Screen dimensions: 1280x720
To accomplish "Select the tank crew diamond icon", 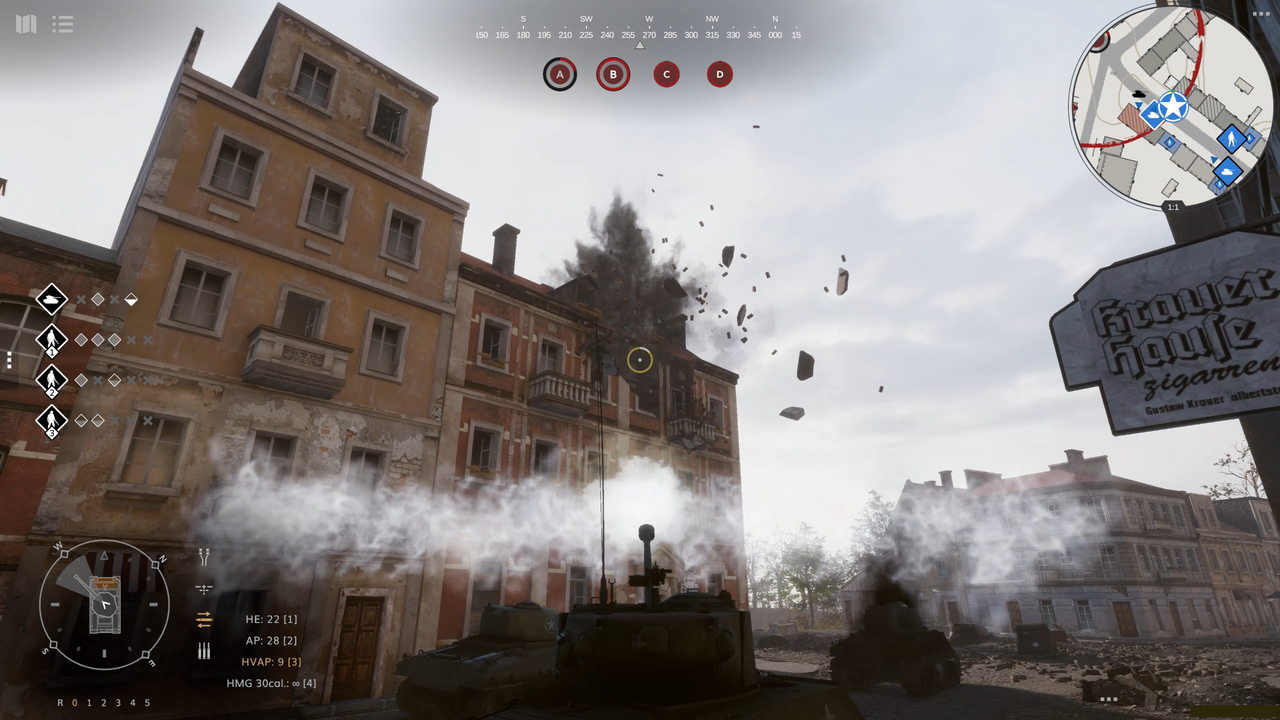I will (51, 299).
